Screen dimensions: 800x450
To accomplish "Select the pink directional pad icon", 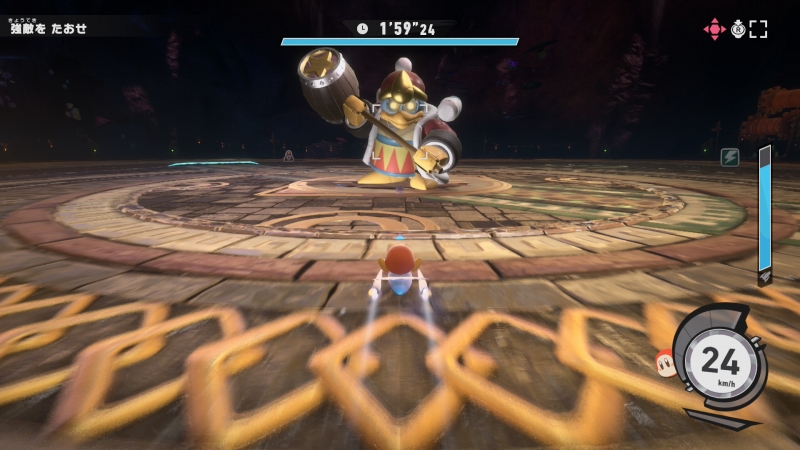I will 714,29.
